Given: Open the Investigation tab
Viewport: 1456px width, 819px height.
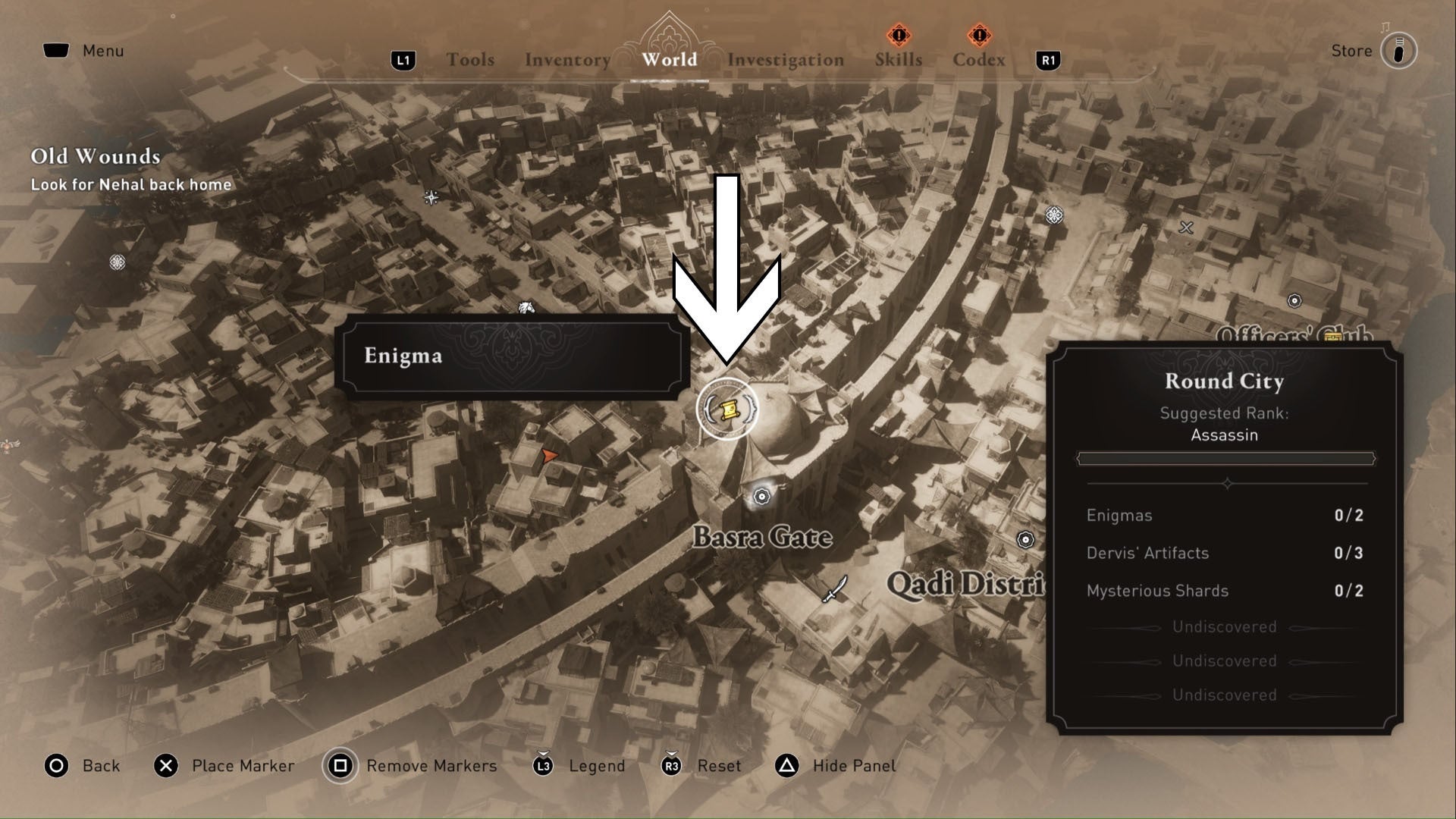Looking at the screenshot, I should click(x=785, y=59).
